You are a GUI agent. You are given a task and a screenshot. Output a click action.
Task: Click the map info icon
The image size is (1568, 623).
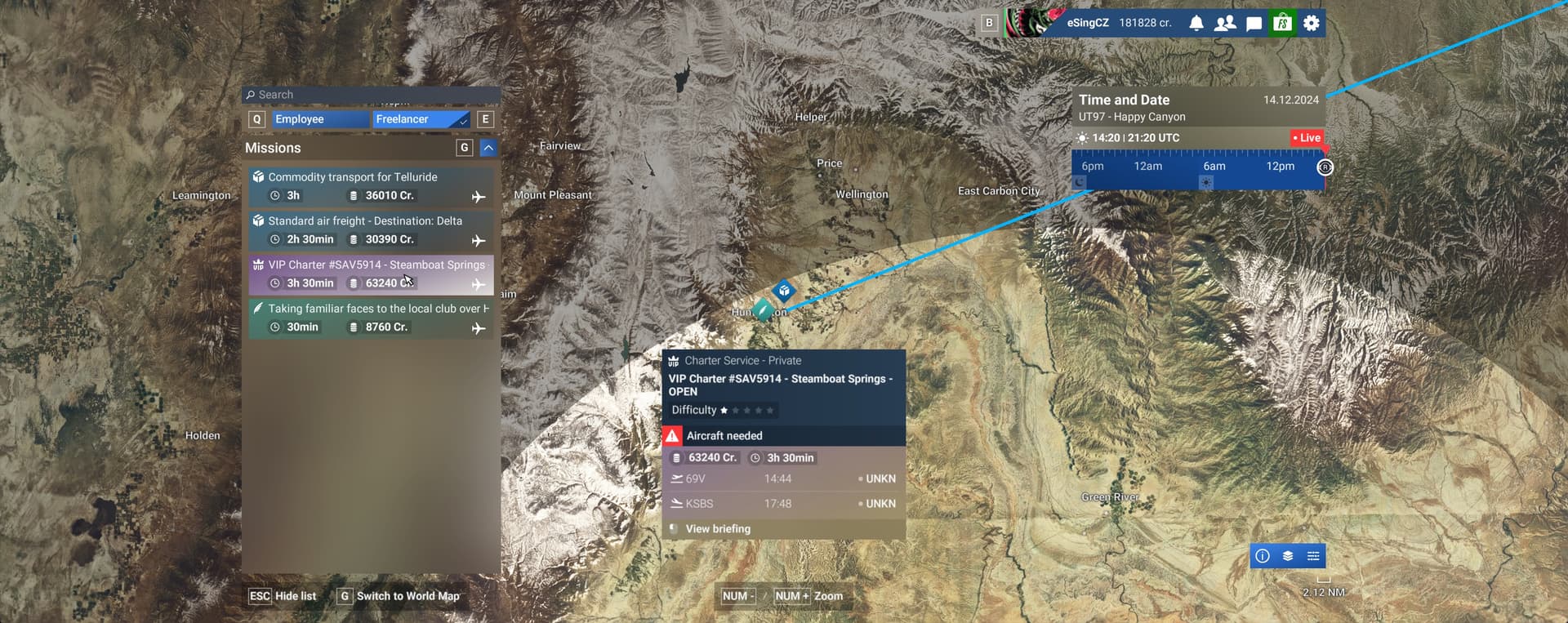(1261, 555)
